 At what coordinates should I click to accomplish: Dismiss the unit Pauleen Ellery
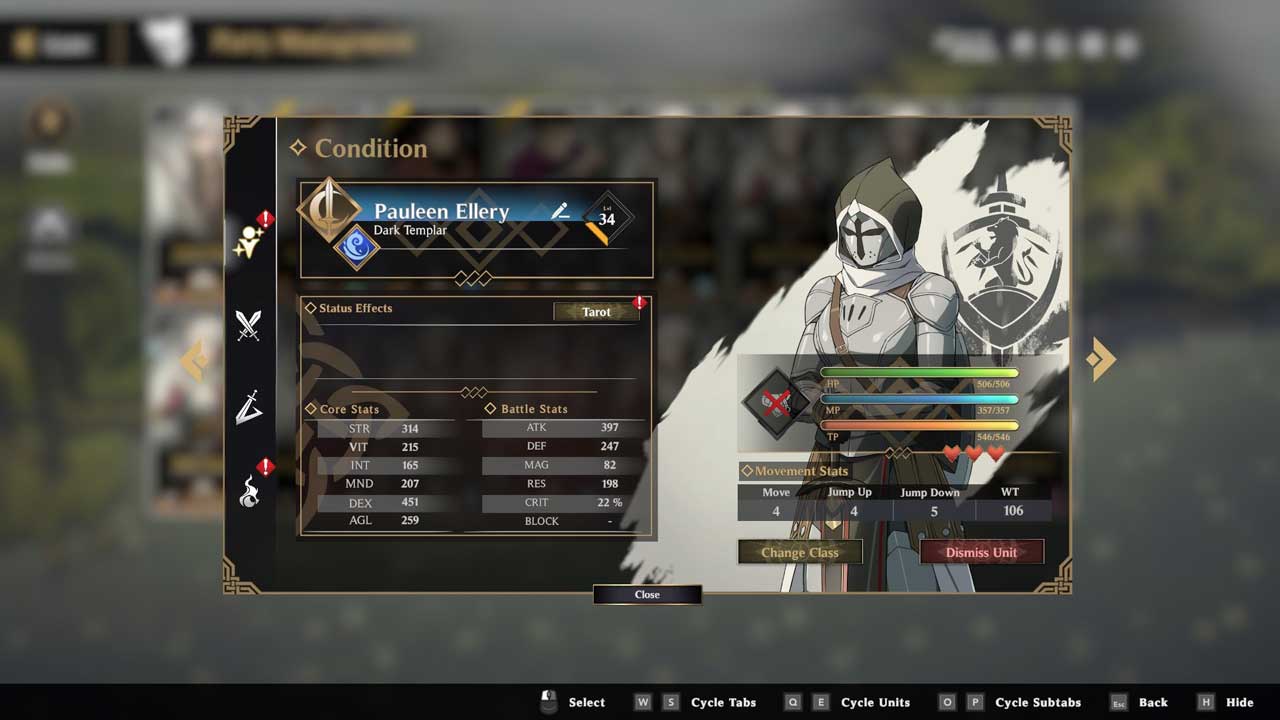point(981,552)
